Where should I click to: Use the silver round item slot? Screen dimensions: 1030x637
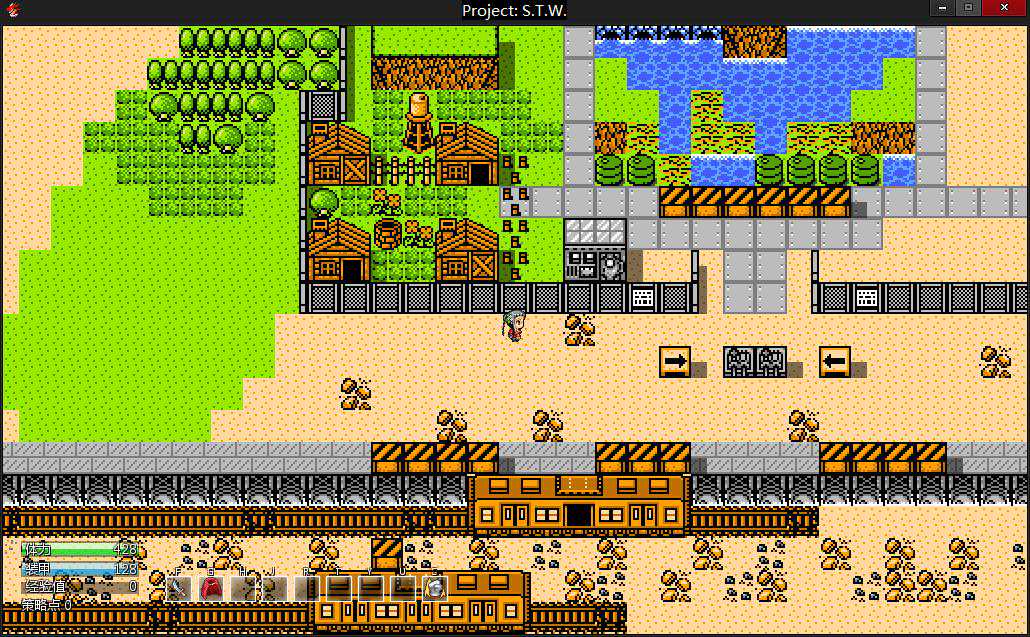(x=434, y=588)
